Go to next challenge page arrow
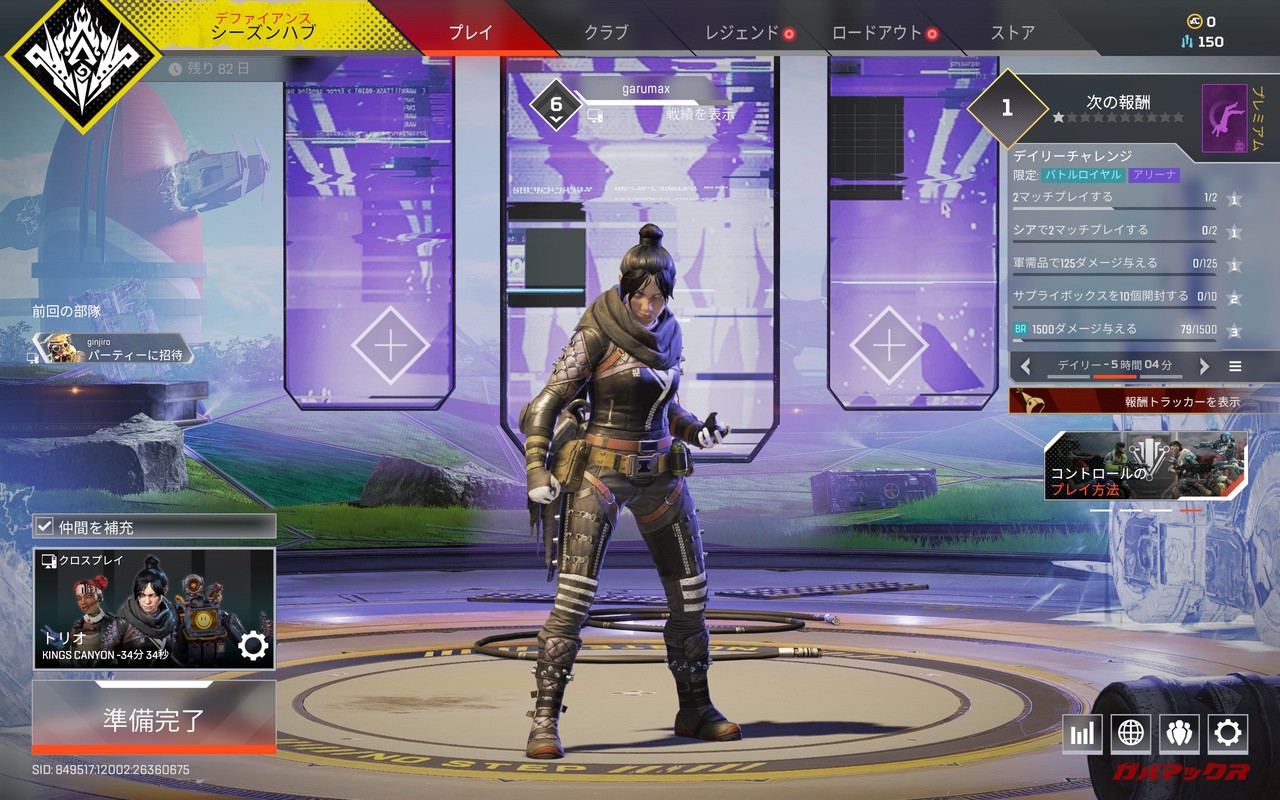Viewport: 1280px width, 800px height. (1204, 366)
